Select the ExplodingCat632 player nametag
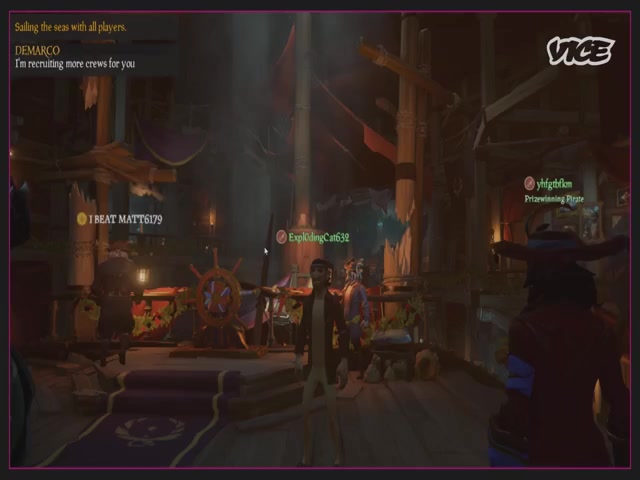The width and height of the screenshot is (640, 480). coord(318,237)
